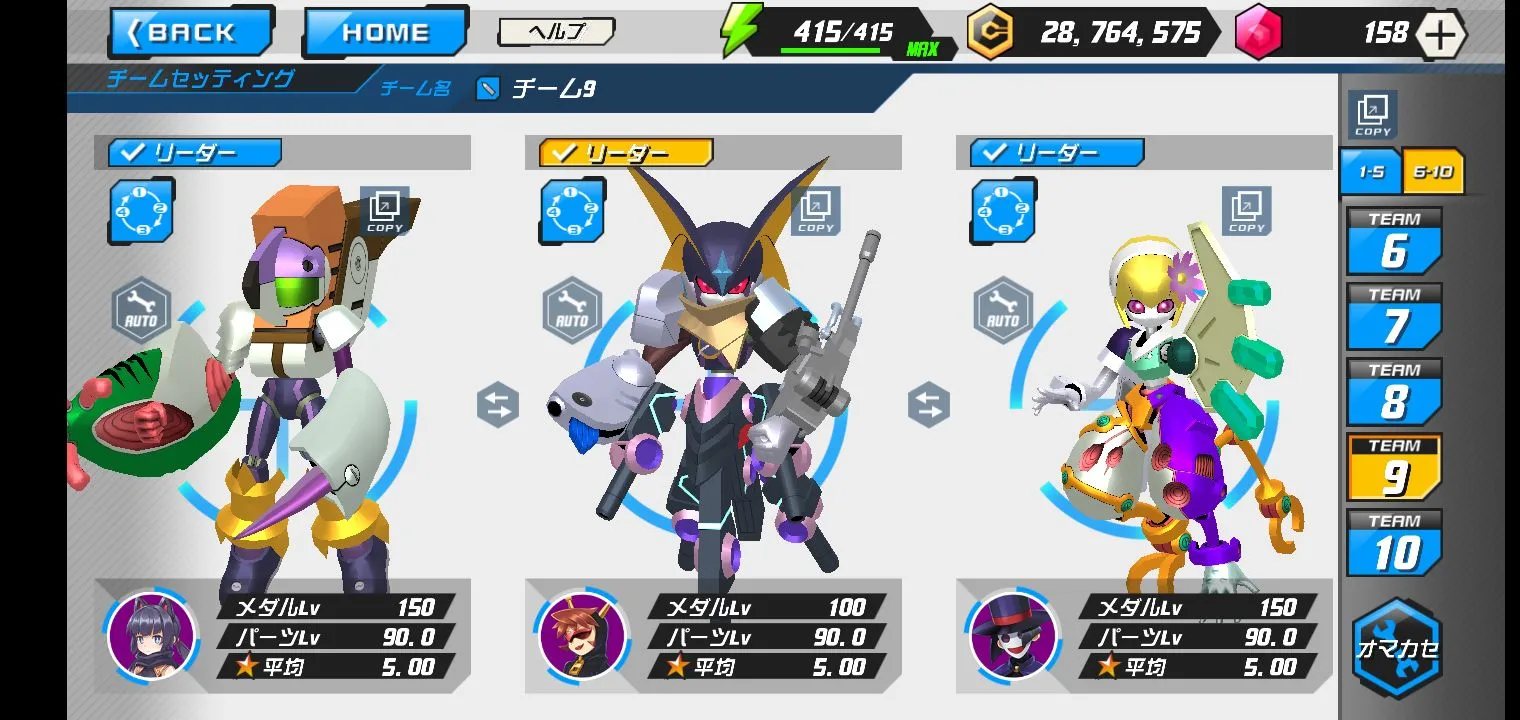Copy the whole team using top-right COPY
This screenshot has height=720, width=1520.
[x=1372, y=114]
